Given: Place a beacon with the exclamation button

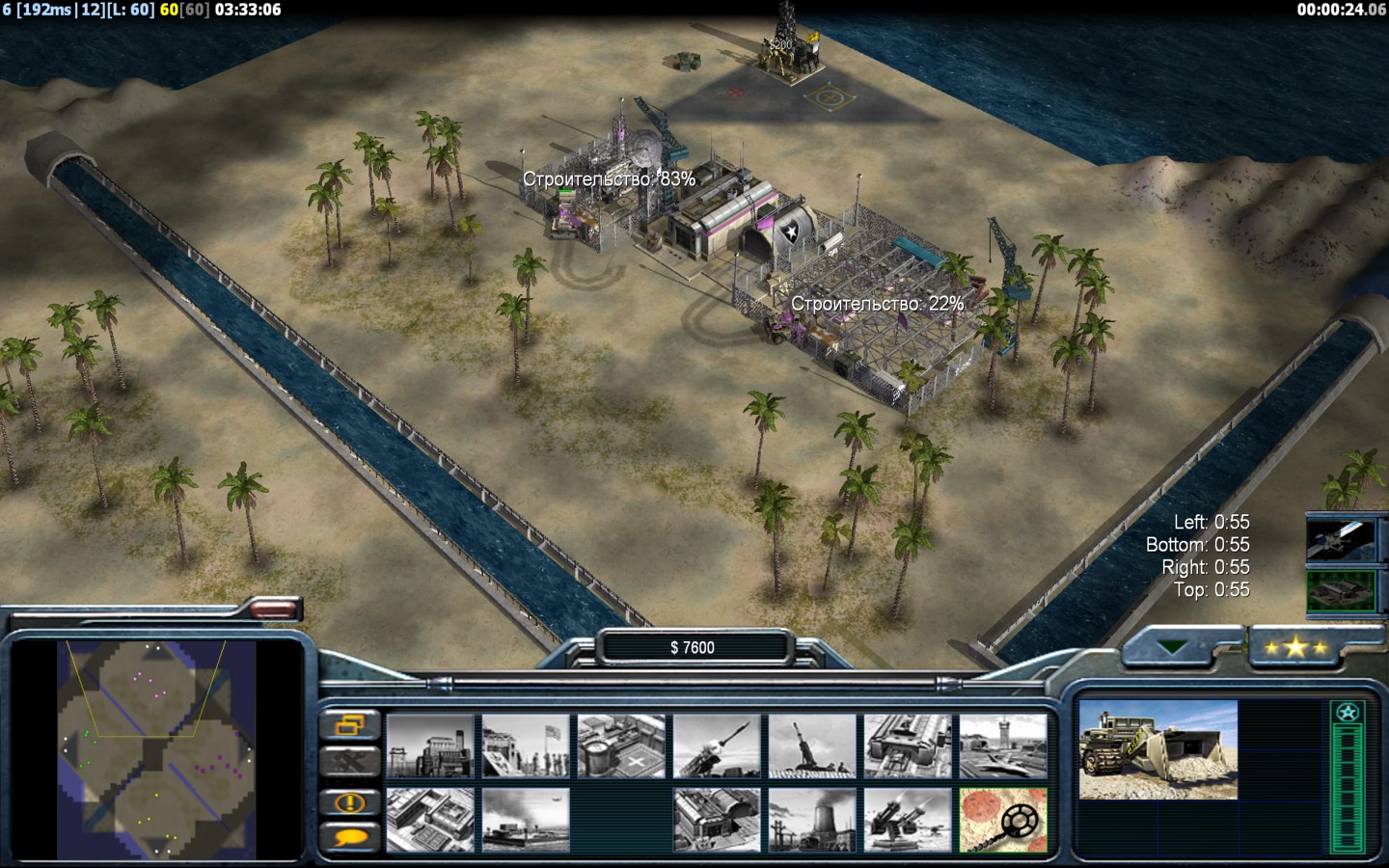Looking at the screenshot, I should (x=349, y=801).
